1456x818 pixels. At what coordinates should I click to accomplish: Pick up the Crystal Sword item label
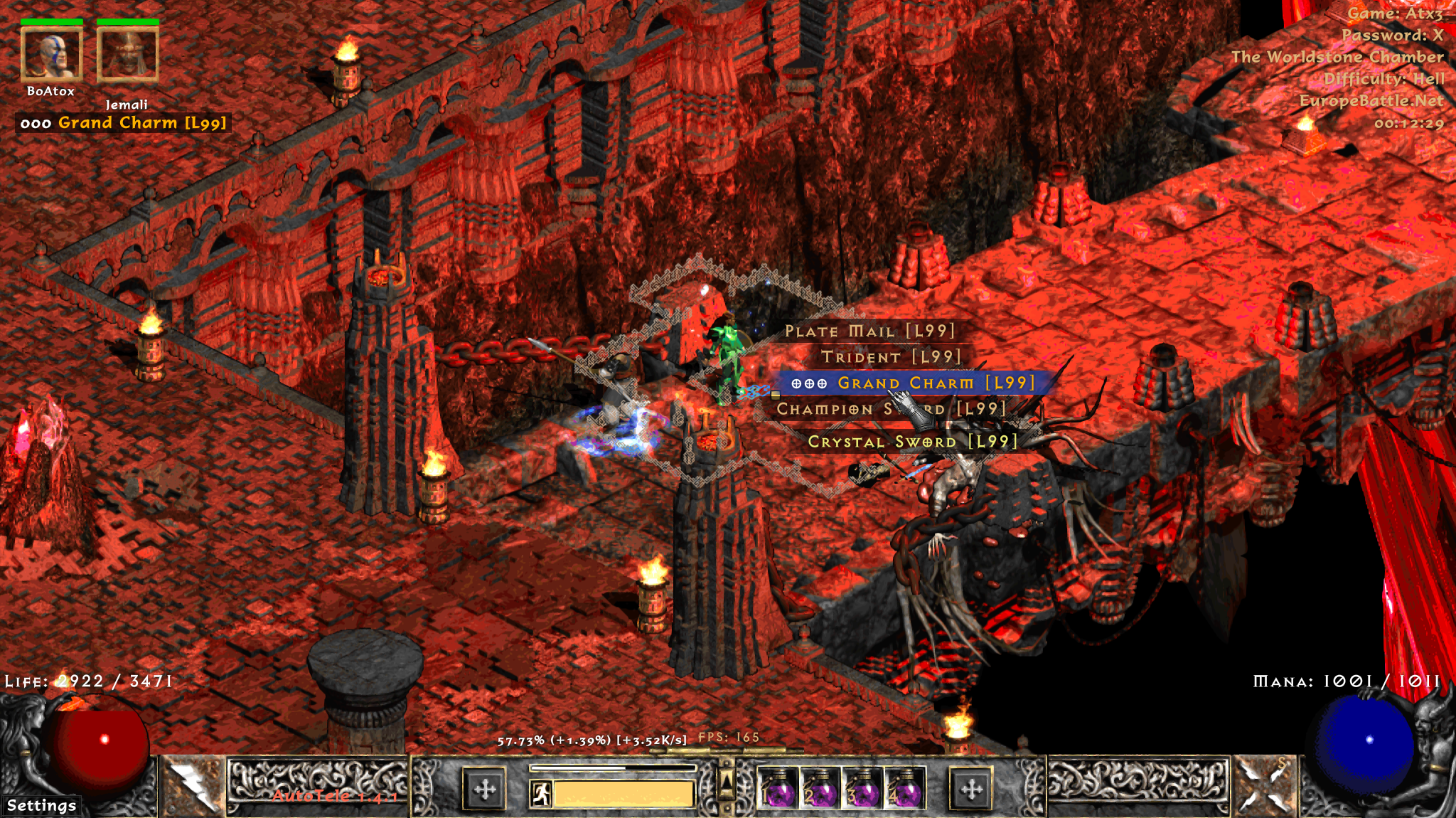(x=913, y=442)
